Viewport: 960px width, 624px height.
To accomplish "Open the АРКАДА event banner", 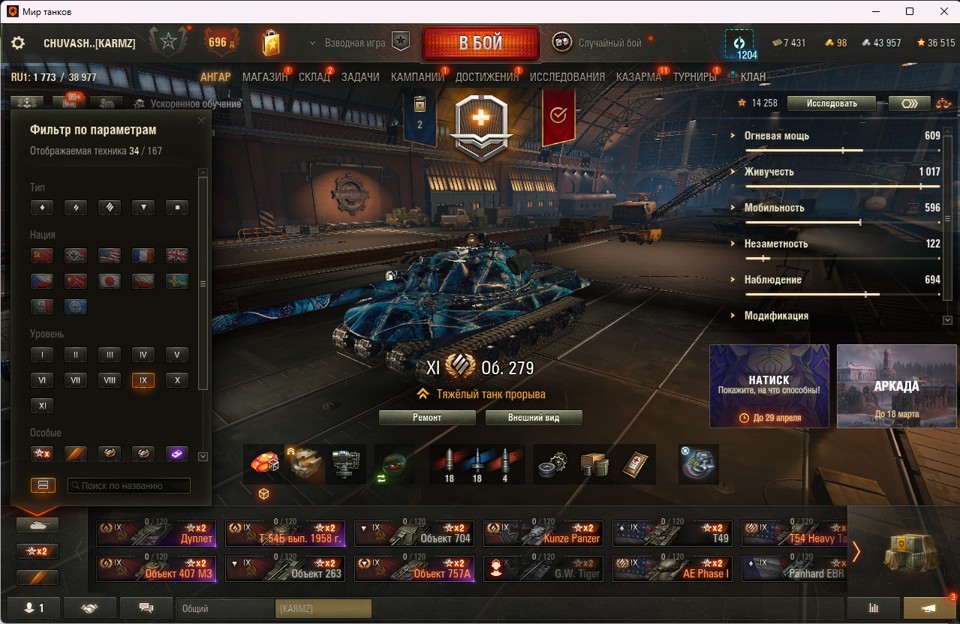I will pos(897,386).
